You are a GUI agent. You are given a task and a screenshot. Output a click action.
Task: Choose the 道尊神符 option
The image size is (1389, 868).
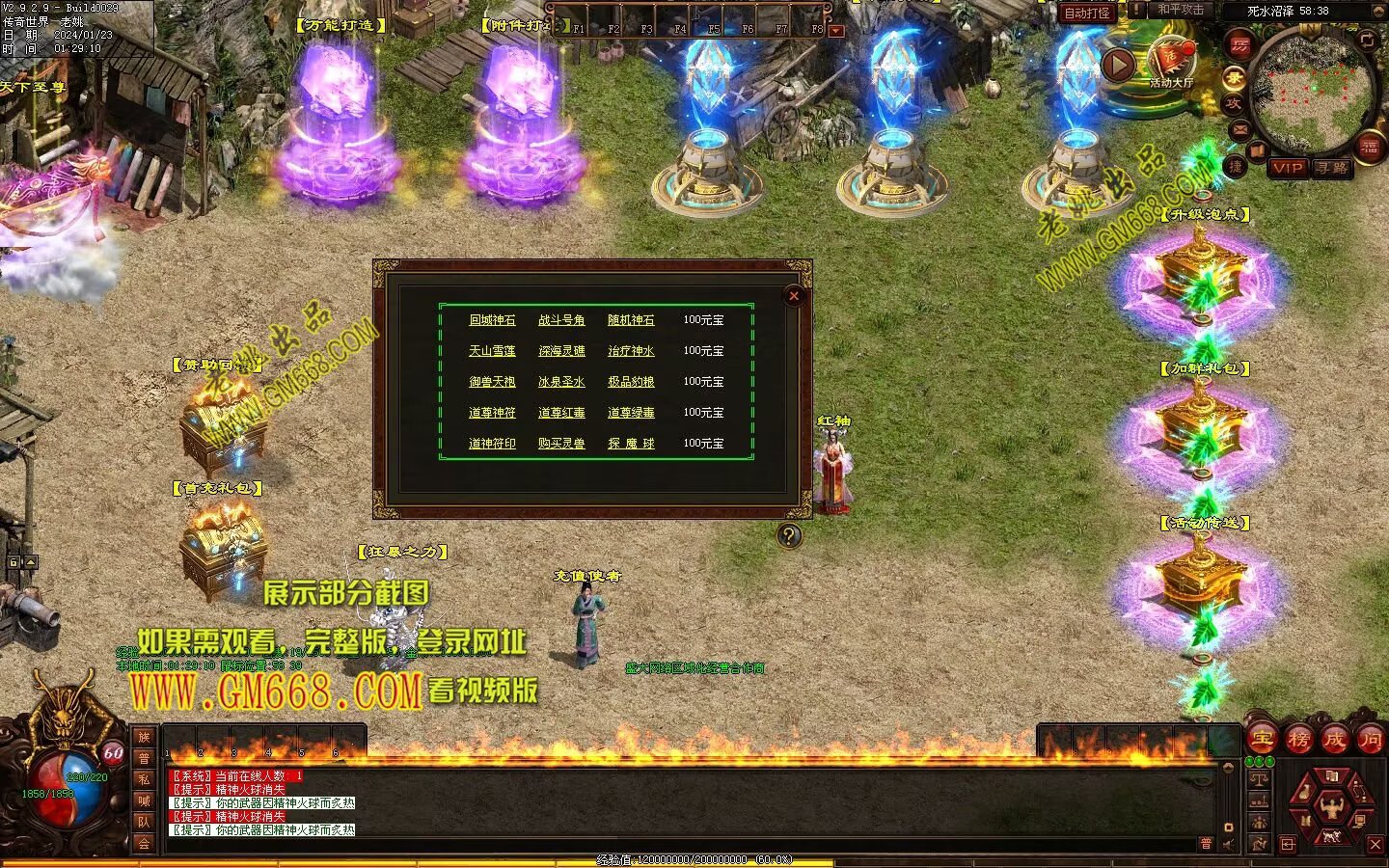pos(492,413)
